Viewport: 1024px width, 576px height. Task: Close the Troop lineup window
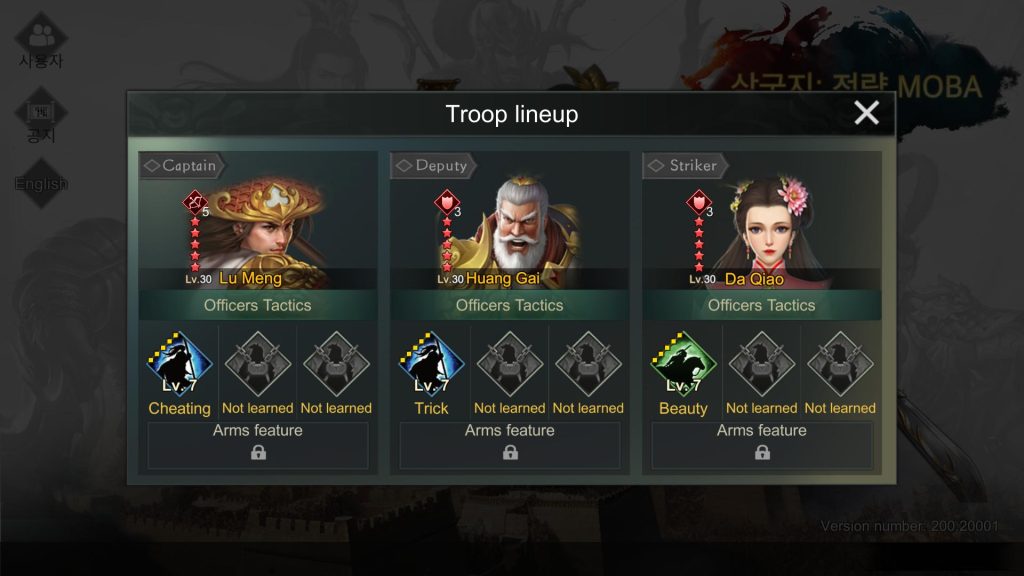pos(866,113)
